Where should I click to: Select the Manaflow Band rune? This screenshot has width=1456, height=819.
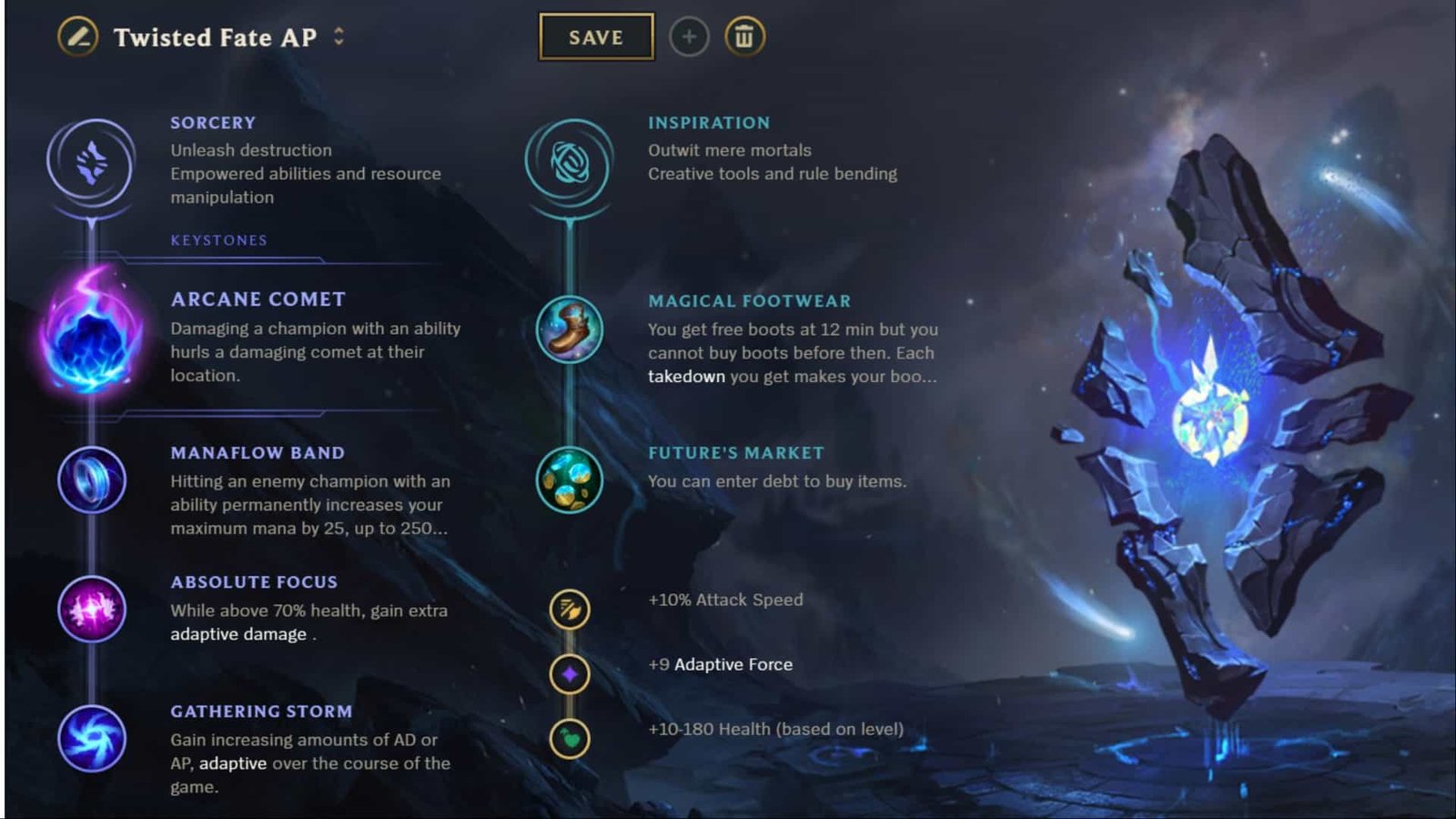click(x=91, y=480)
